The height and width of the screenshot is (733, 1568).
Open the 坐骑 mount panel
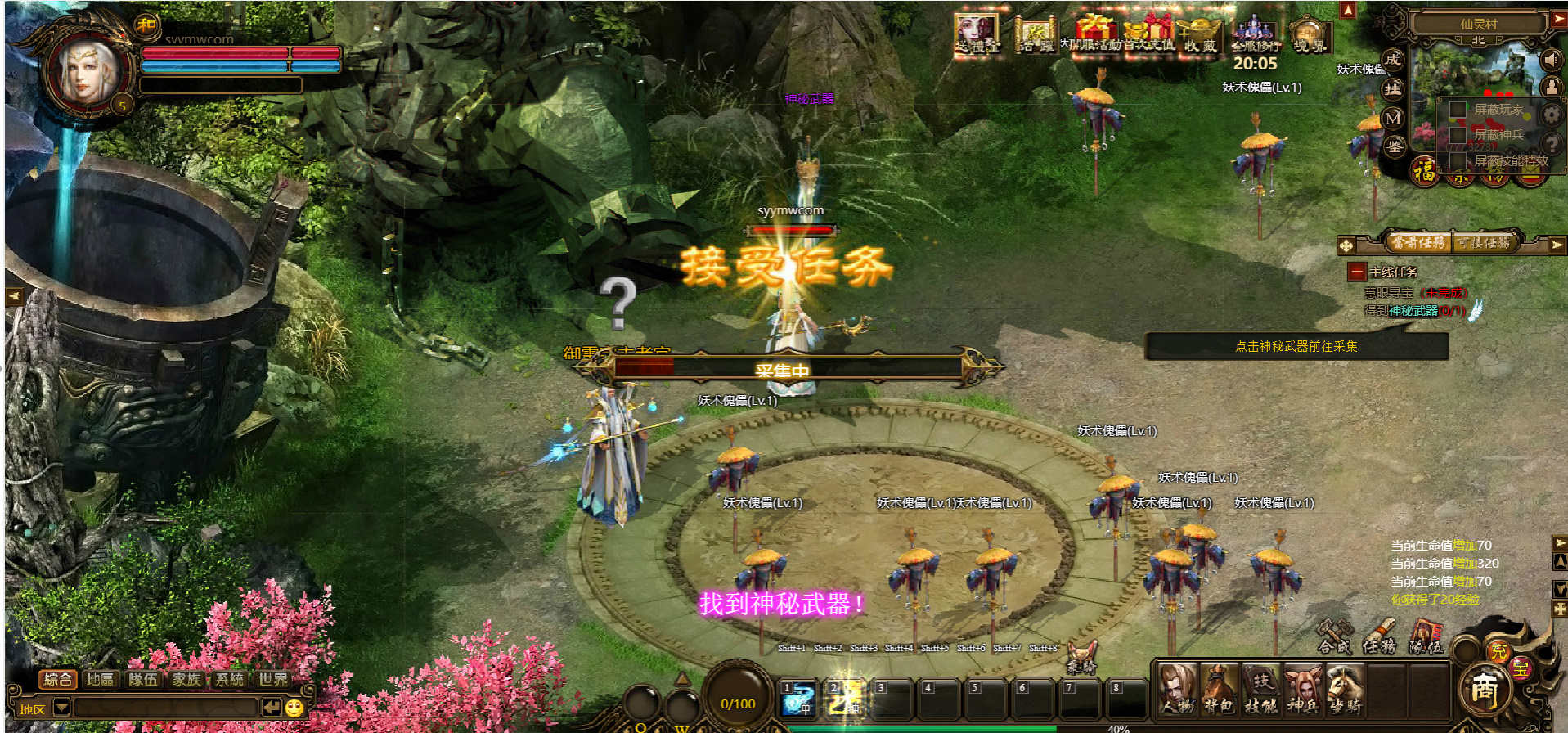point(1344,689)
